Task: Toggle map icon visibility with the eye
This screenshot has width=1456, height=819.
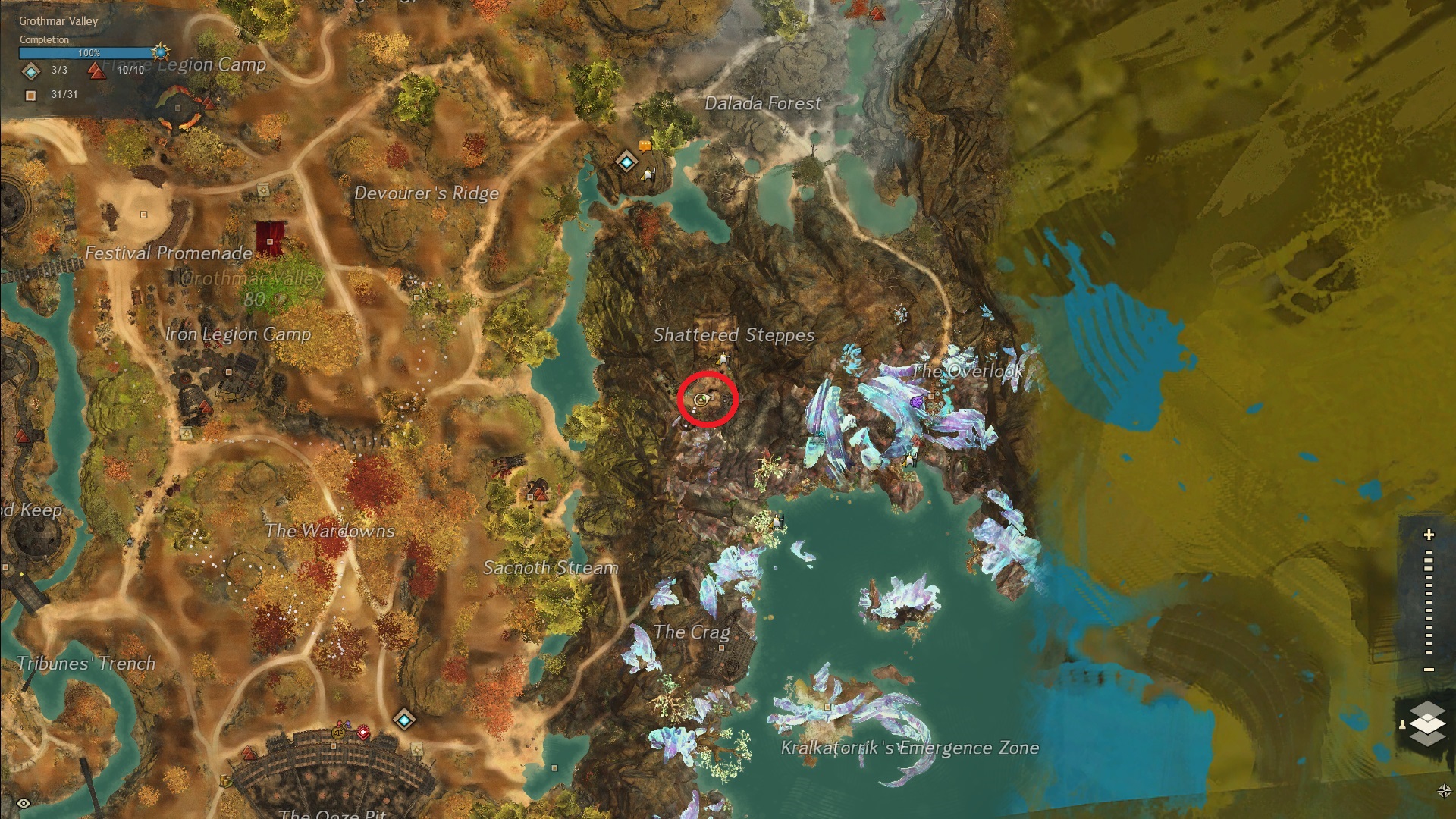Action: 24,803
